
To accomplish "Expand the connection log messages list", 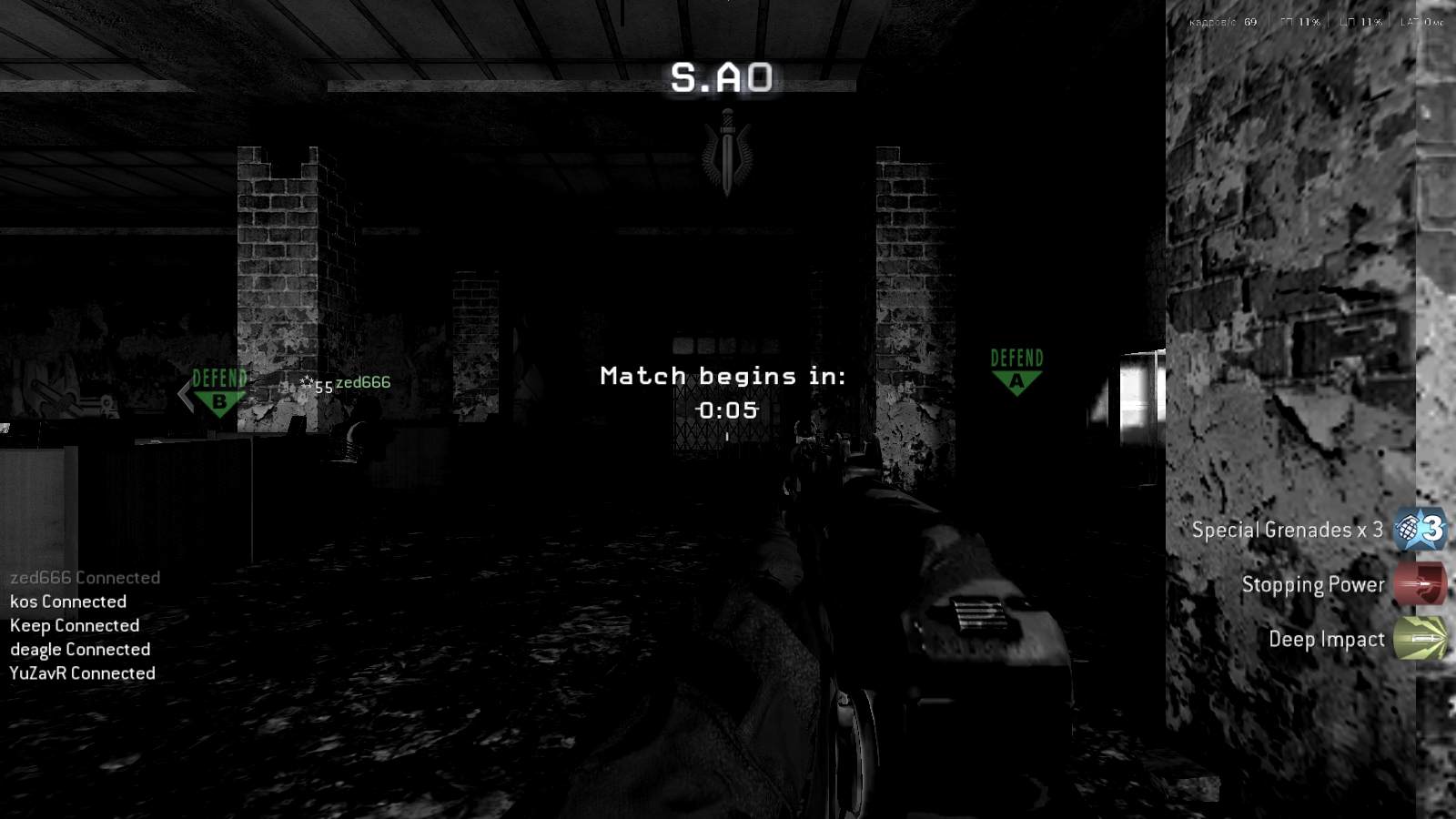I will pos(82,625).
